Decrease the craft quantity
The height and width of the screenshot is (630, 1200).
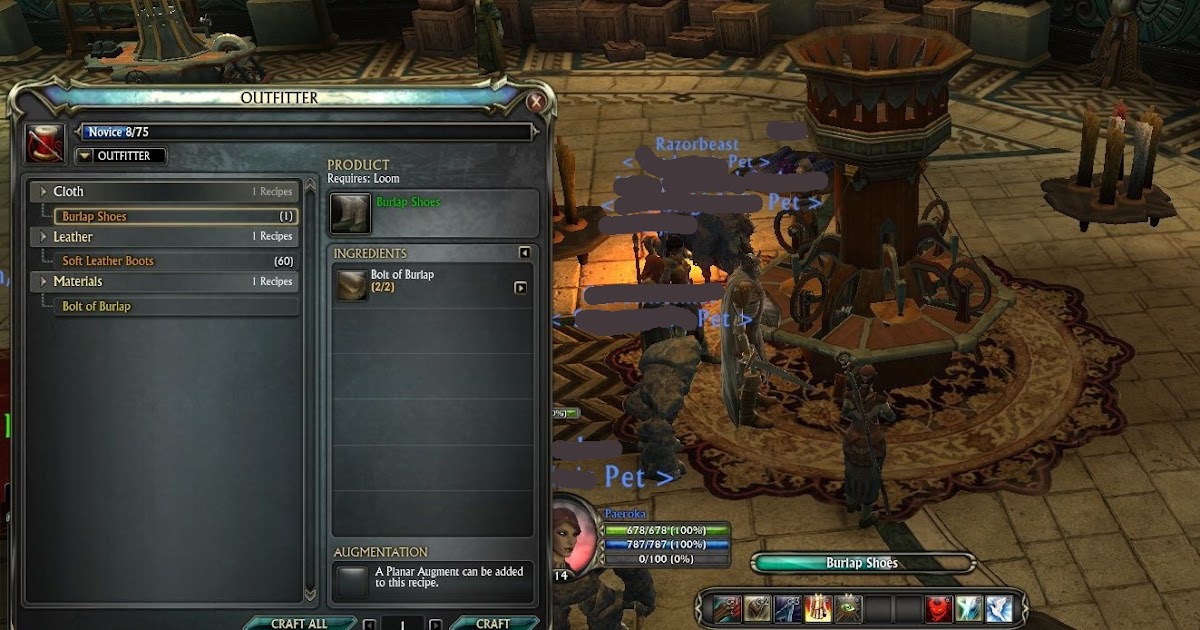click(370, 624)
